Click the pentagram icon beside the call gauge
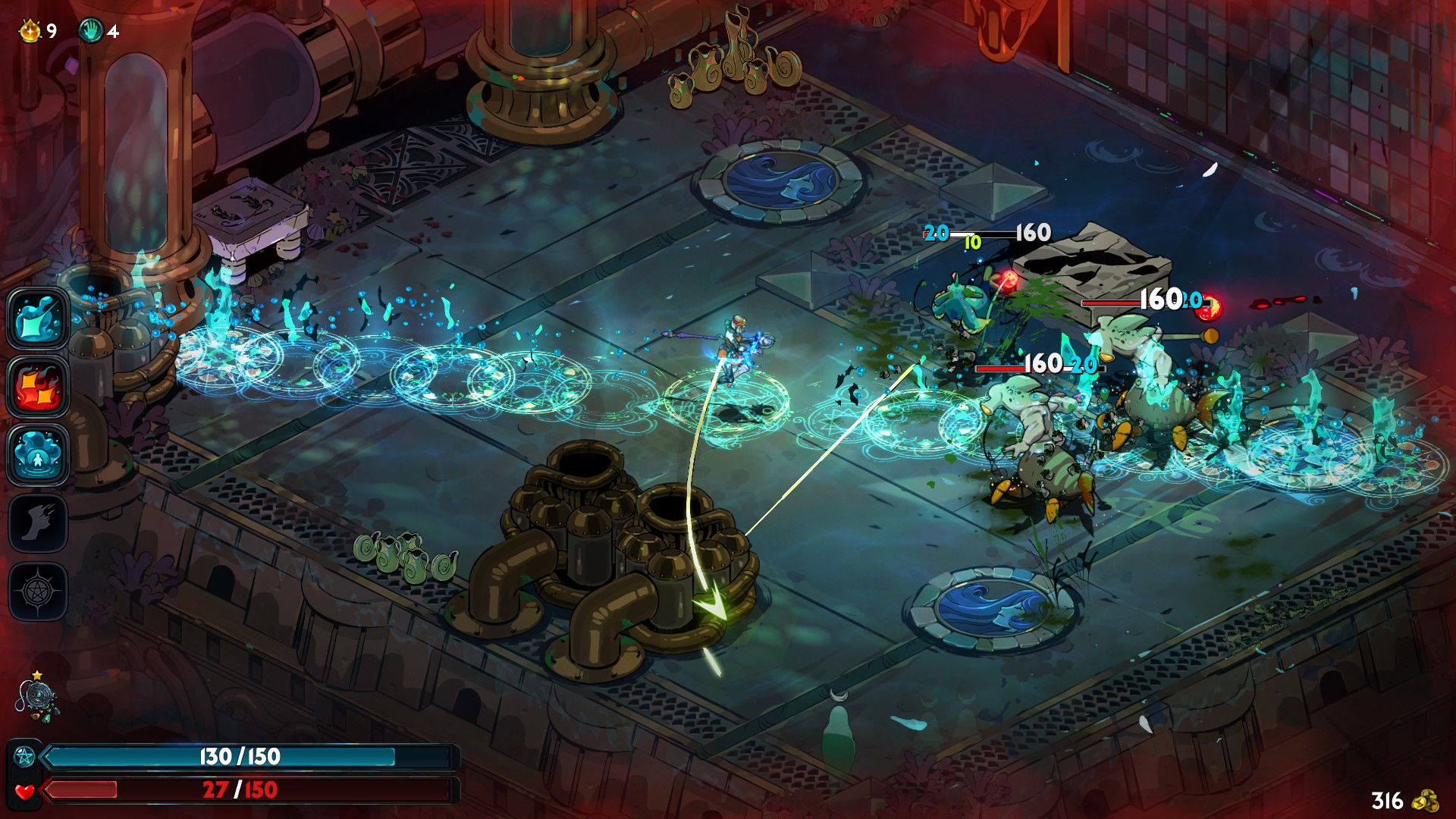This screenshot has width=1456, height=819. 24,755
